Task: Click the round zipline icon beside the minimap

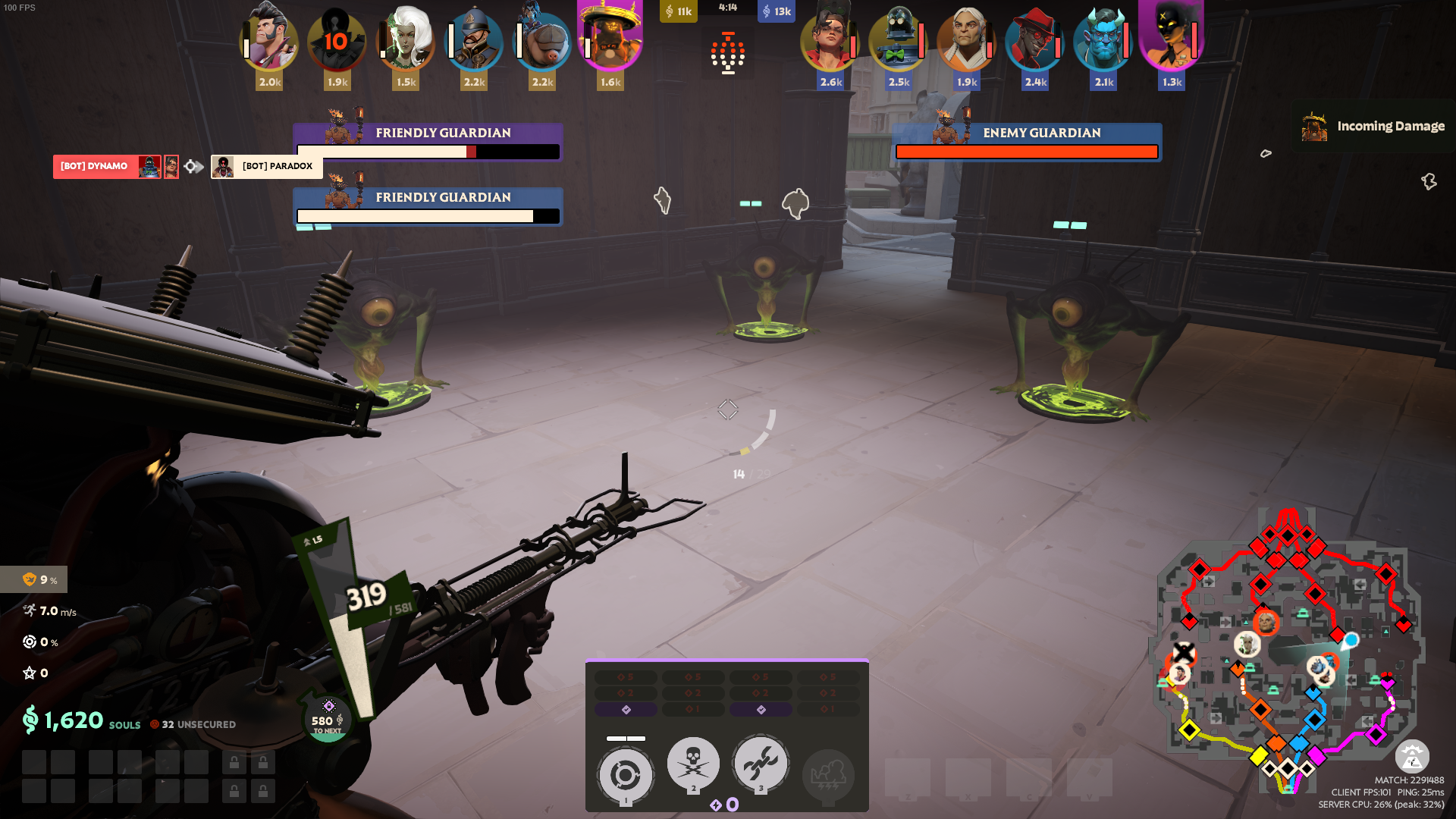Action: 1411,757
